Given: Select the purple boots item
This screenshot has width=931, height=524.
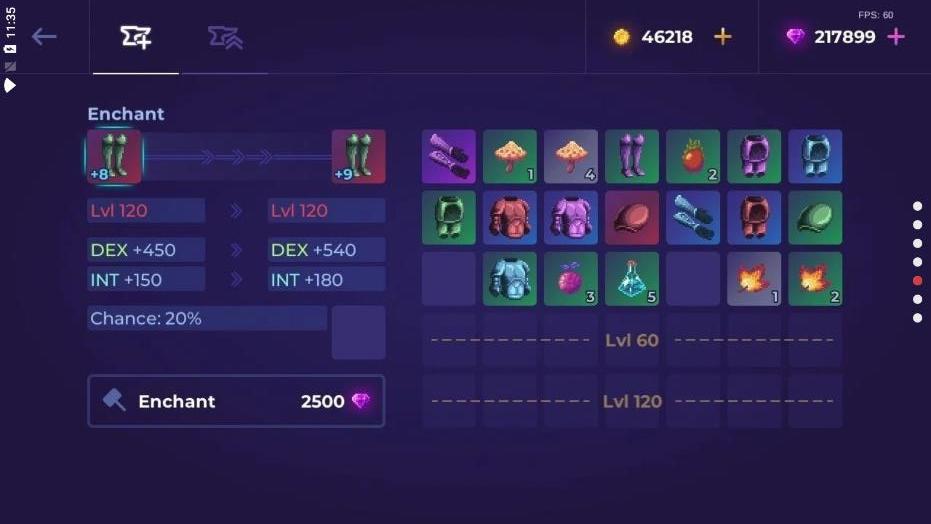Looking at the screenshot, I should 632,157.
